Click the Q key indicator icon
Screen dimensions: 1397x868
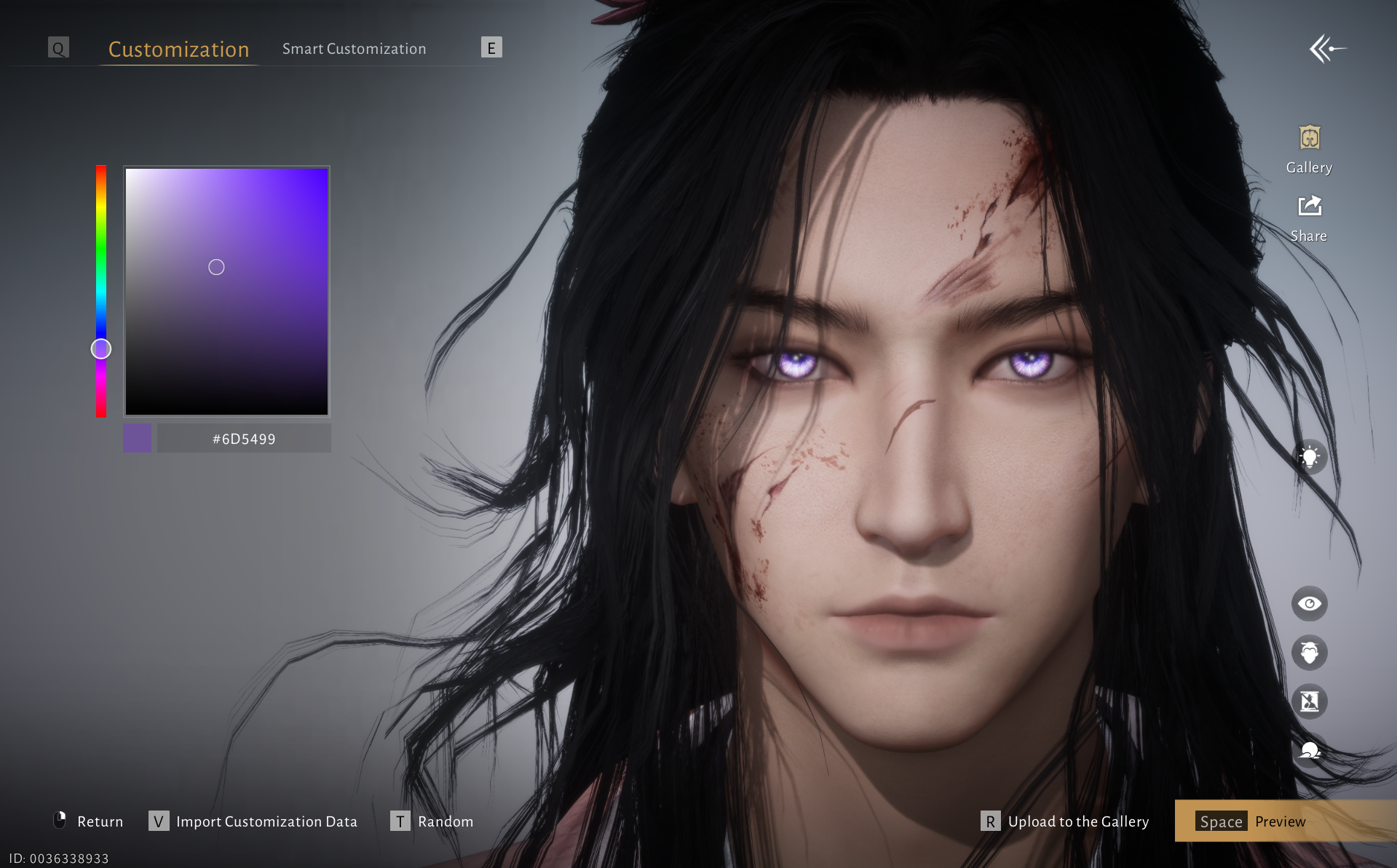click(x=58, y=47)
